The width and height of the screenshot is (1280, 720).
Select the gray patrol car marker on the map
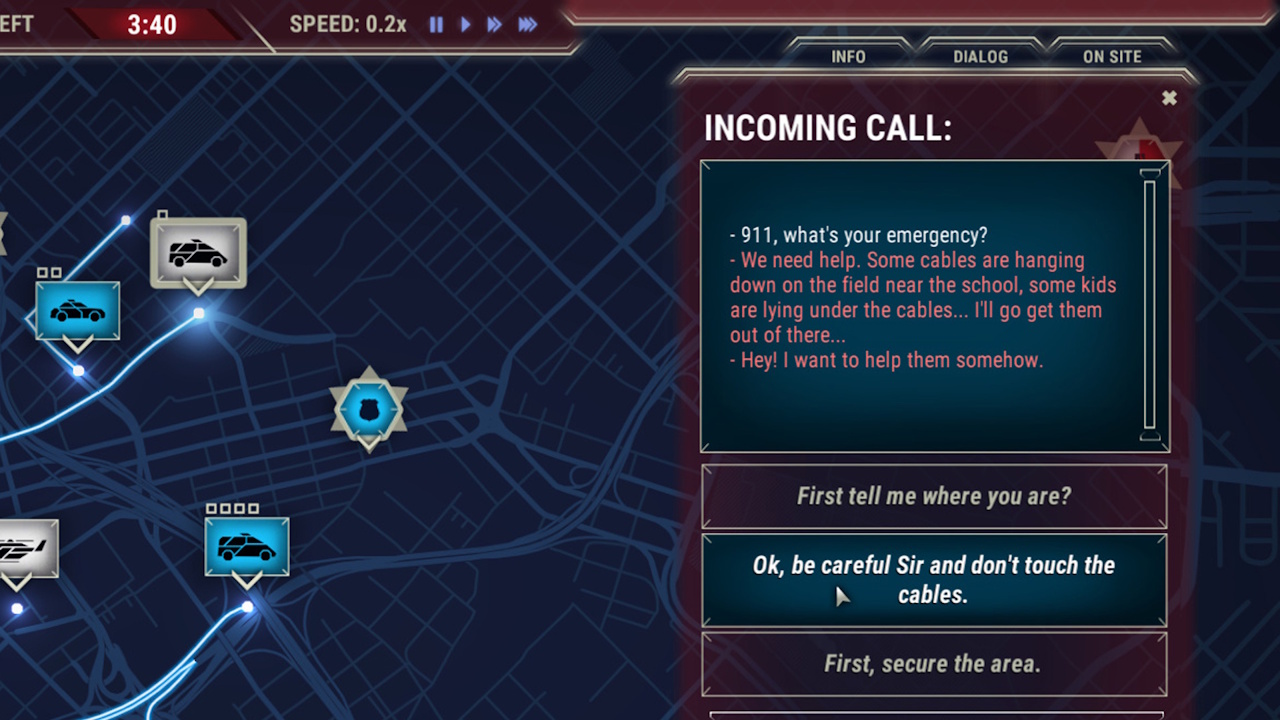click(197, 253)
